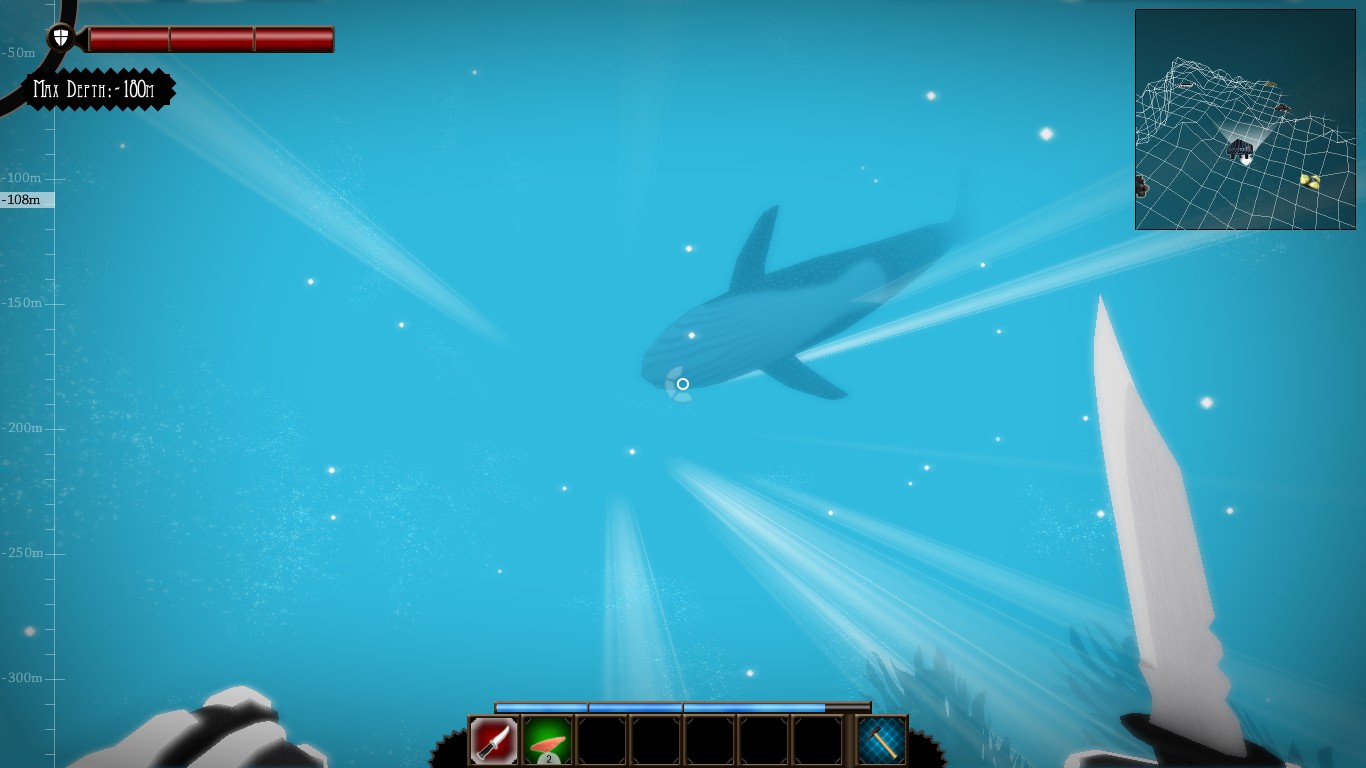Open the hammer crafting slot
Screen dimensions: 1366x768
(882, 741)
